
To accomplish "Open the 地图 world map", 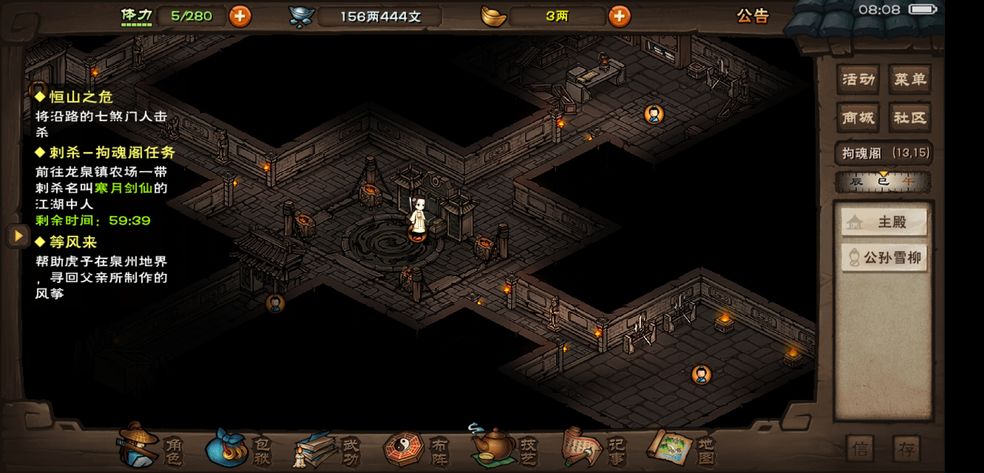I will pyautogui.click(x=685, y=446).
